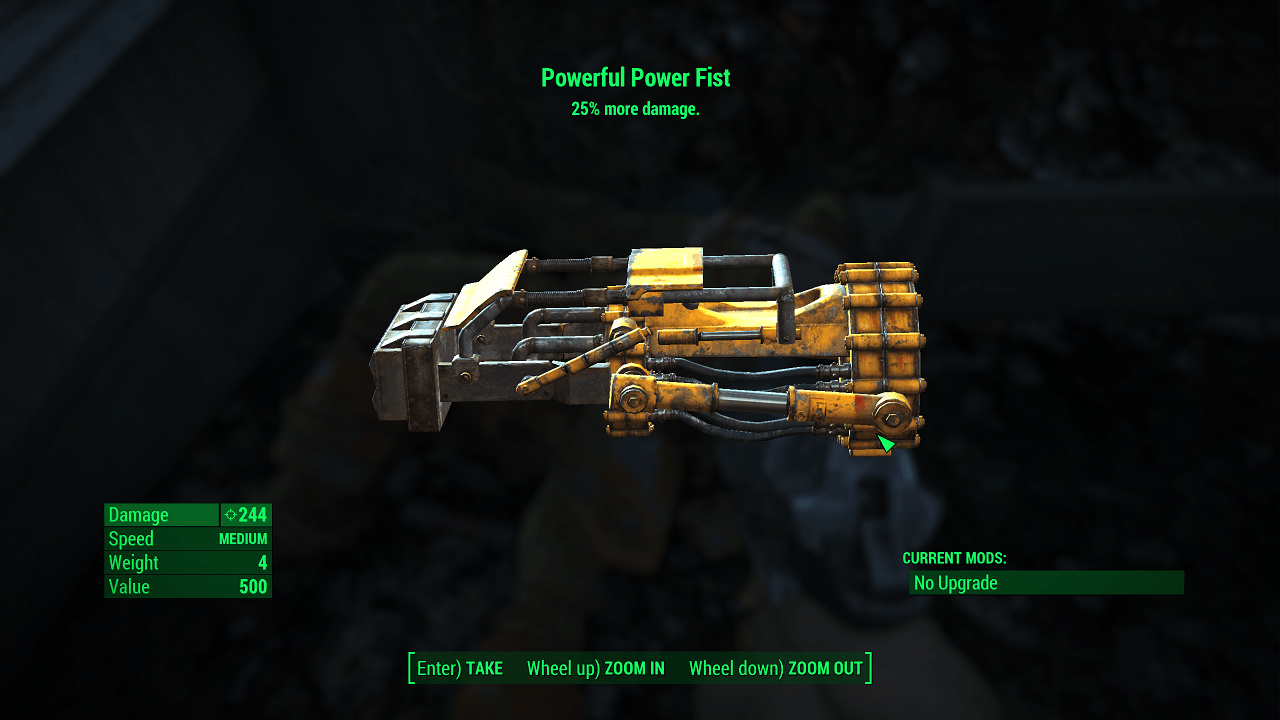
Task: Expand the weapon stats panel
Action: tap(187, 550)
